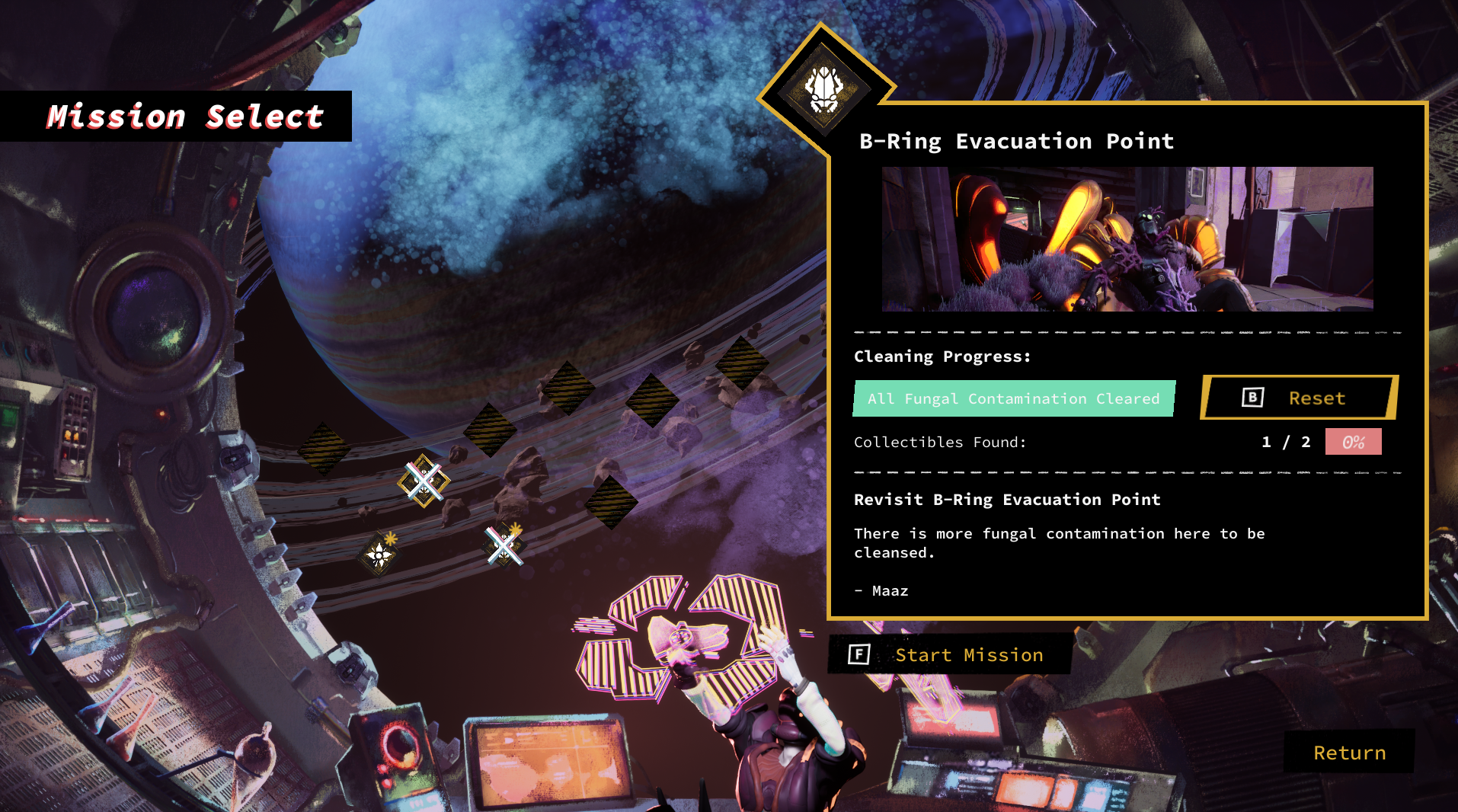1458x812 pixels.
Task: Return from the mission select screen
Action: point(1349,753)
